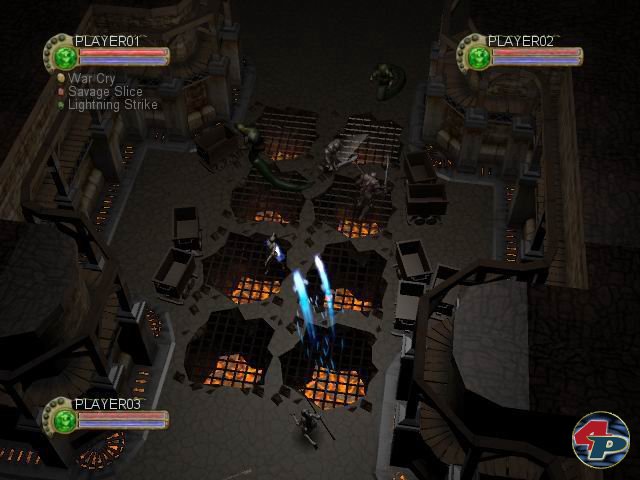Image resolution: width=640 pixels, height=480 pixels.
Task: Click the 4P watermark logo
Action: [598, 437]
